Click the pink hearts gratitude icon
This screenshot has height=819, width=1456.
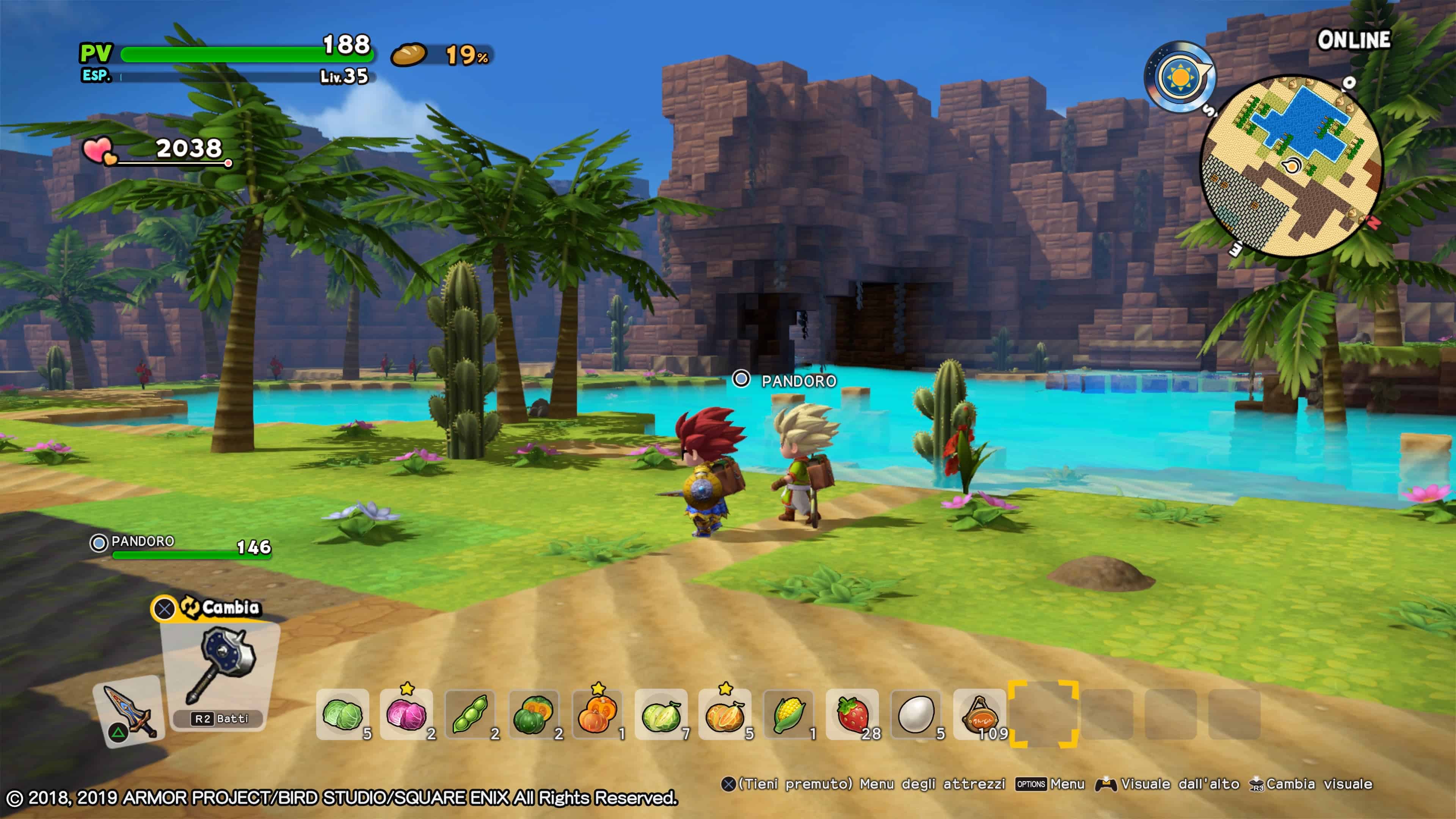tap(99, 151)
